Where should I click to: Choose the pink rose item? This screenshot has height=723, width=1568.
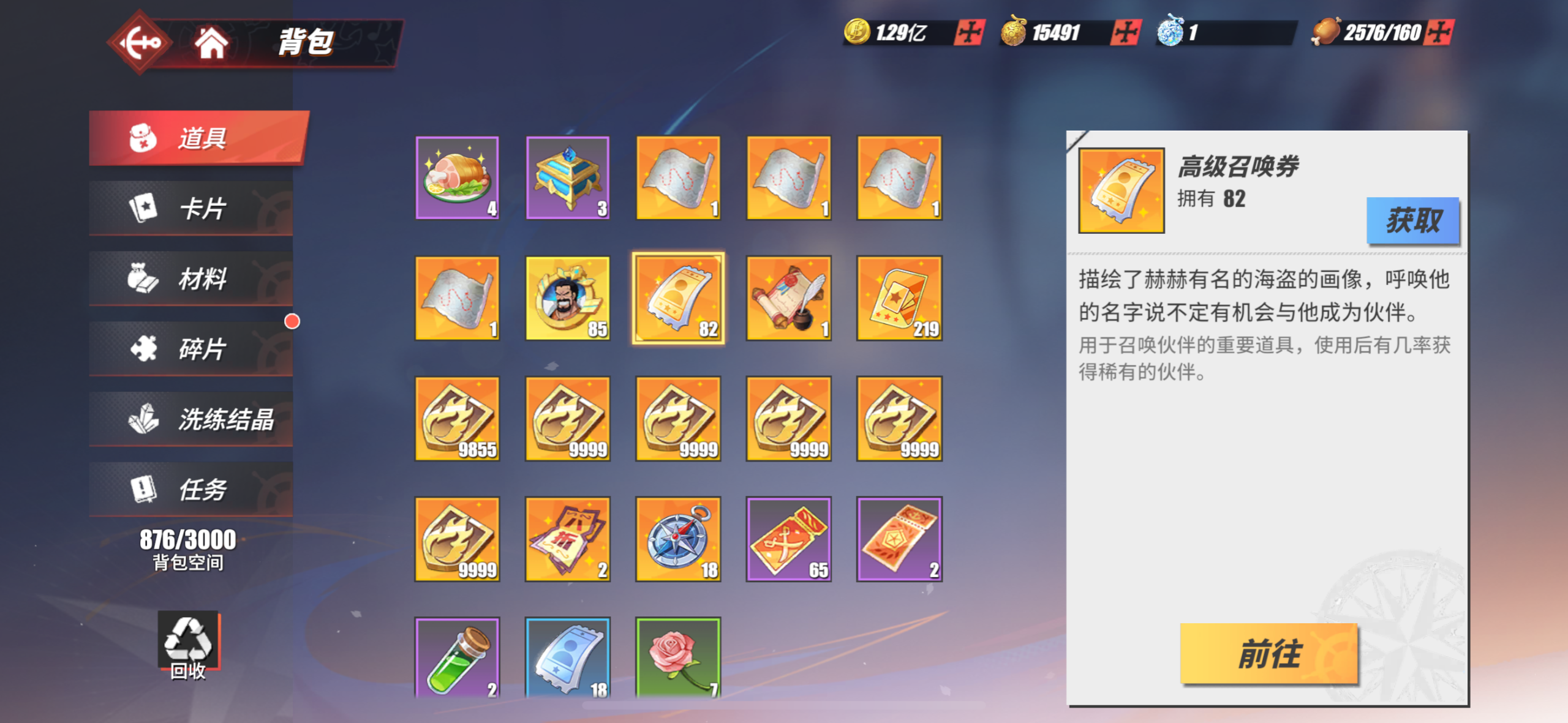pyautogui.click(x=678, y=658)
